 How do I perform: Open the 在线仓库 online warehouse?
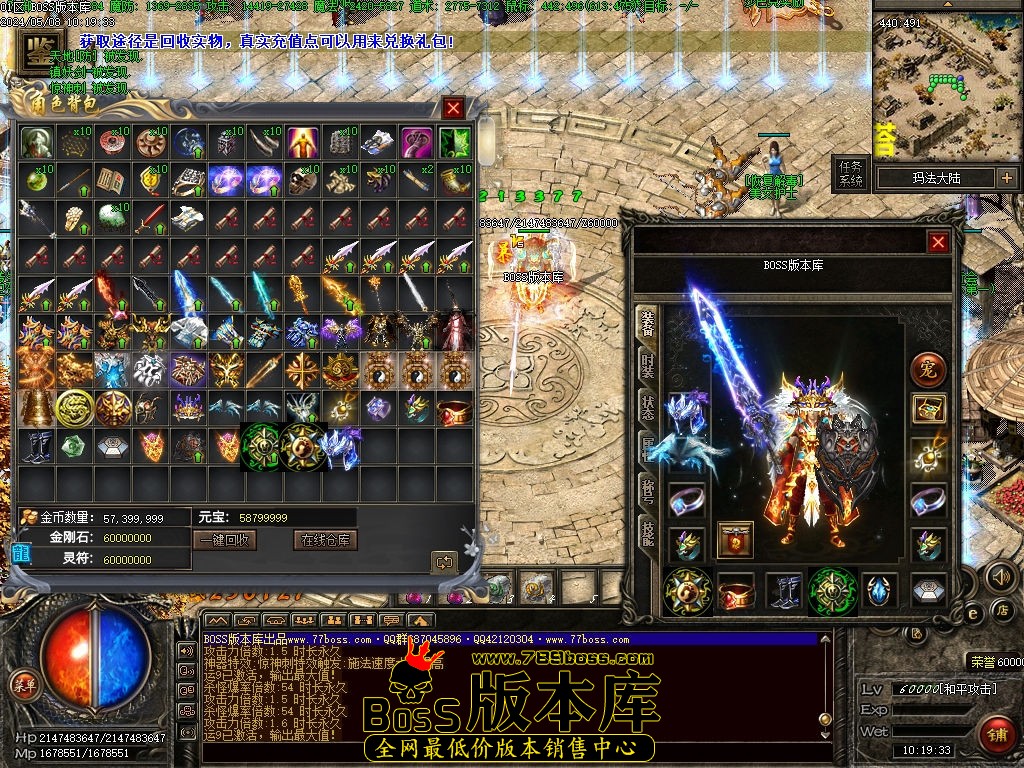(325, 540)
